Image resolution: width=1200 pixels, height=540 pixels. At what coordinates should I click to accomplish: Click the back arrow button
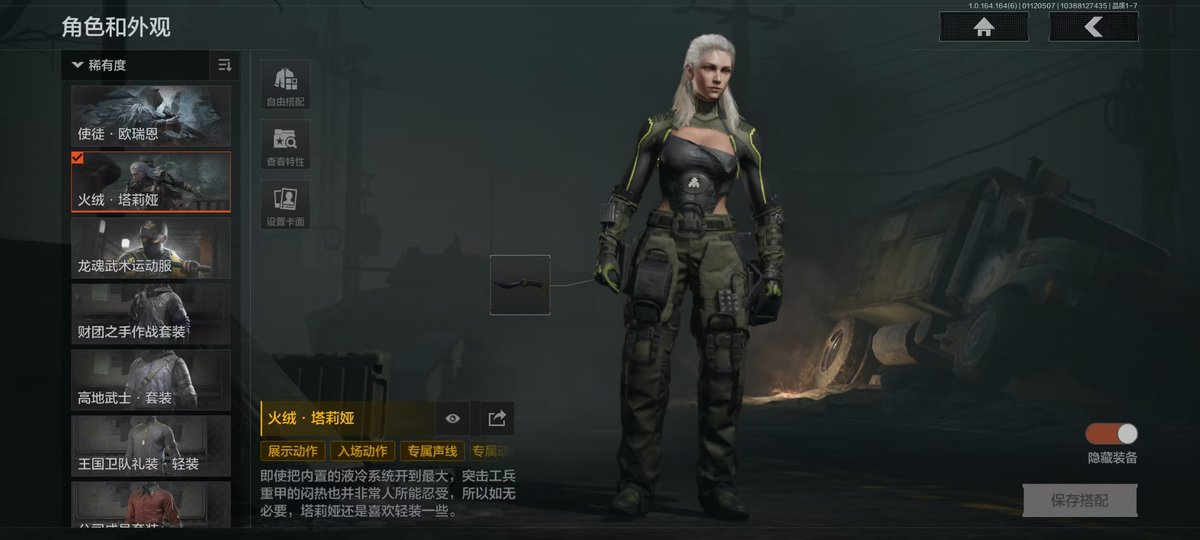tap(1093, 27)
